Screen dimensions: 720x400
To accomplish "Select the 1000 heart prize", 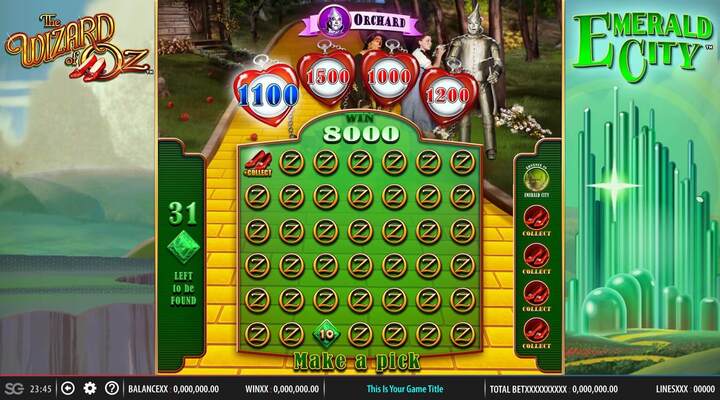I will pyautogui.click(x=389, y=79).
